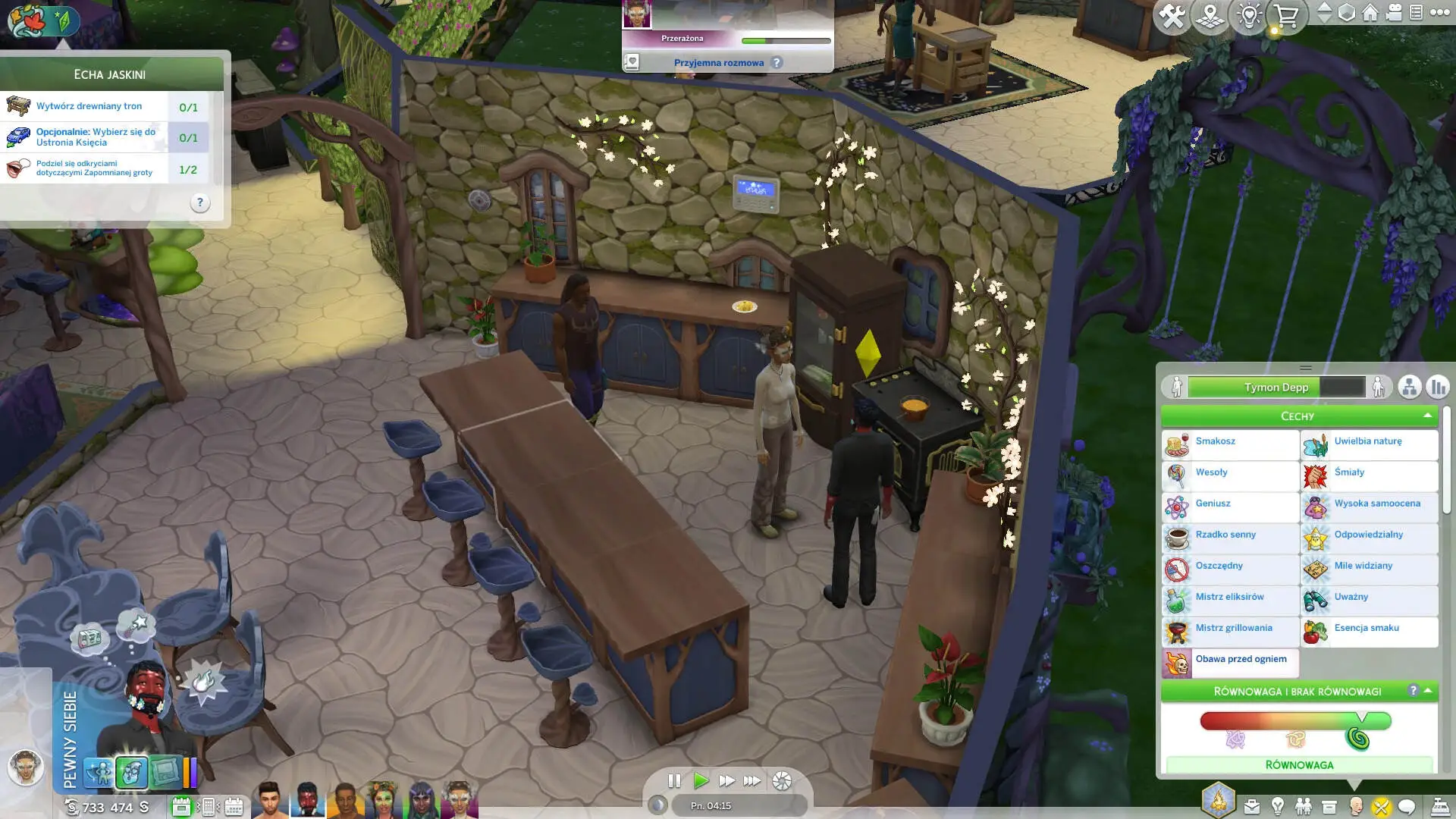Toggle the camera control icon
The image size is (1456, 819).
pyautogui.click(x=1394, y=13)
